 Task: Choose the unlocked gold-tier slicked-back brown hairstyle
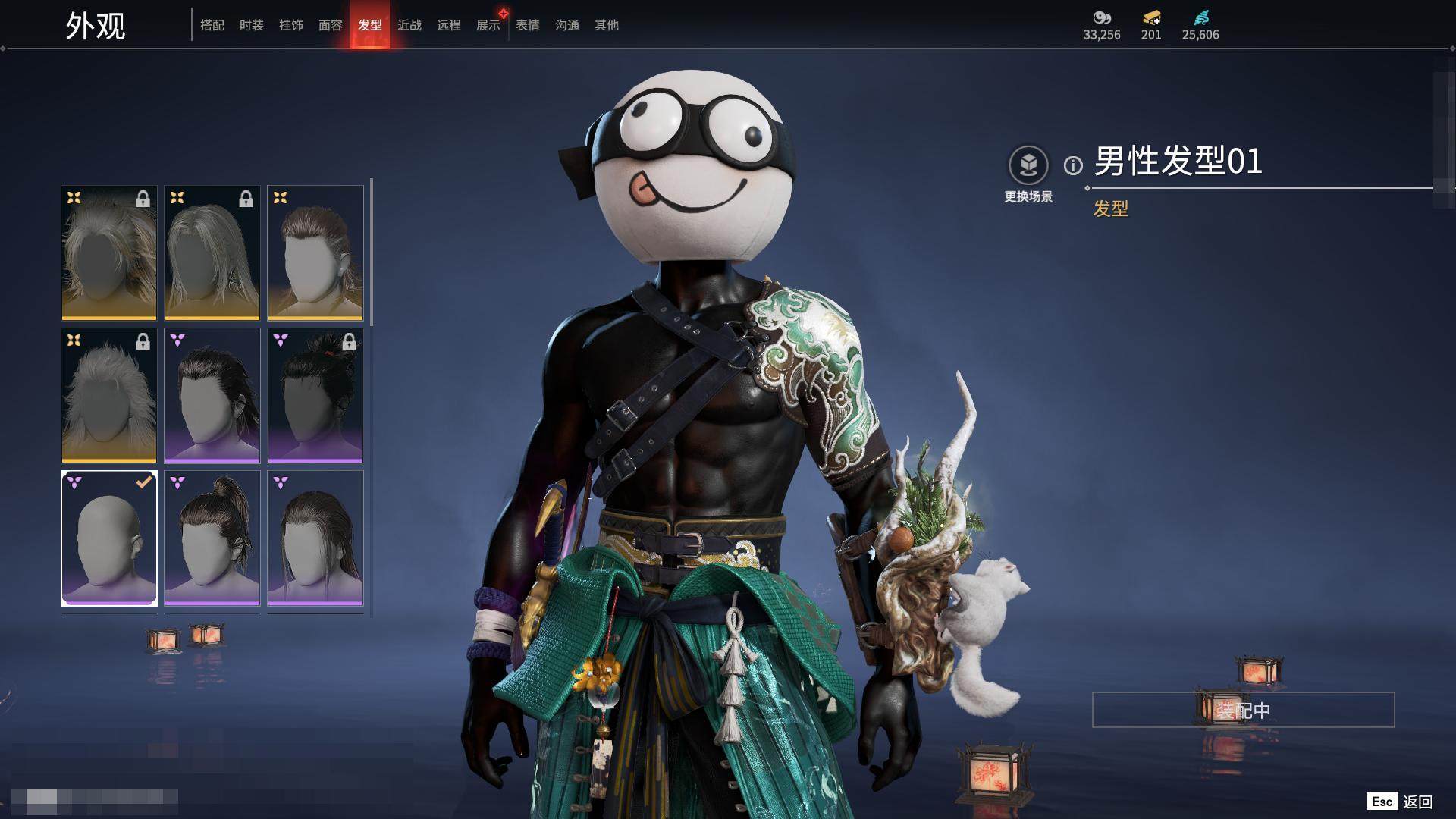(315, 253)
